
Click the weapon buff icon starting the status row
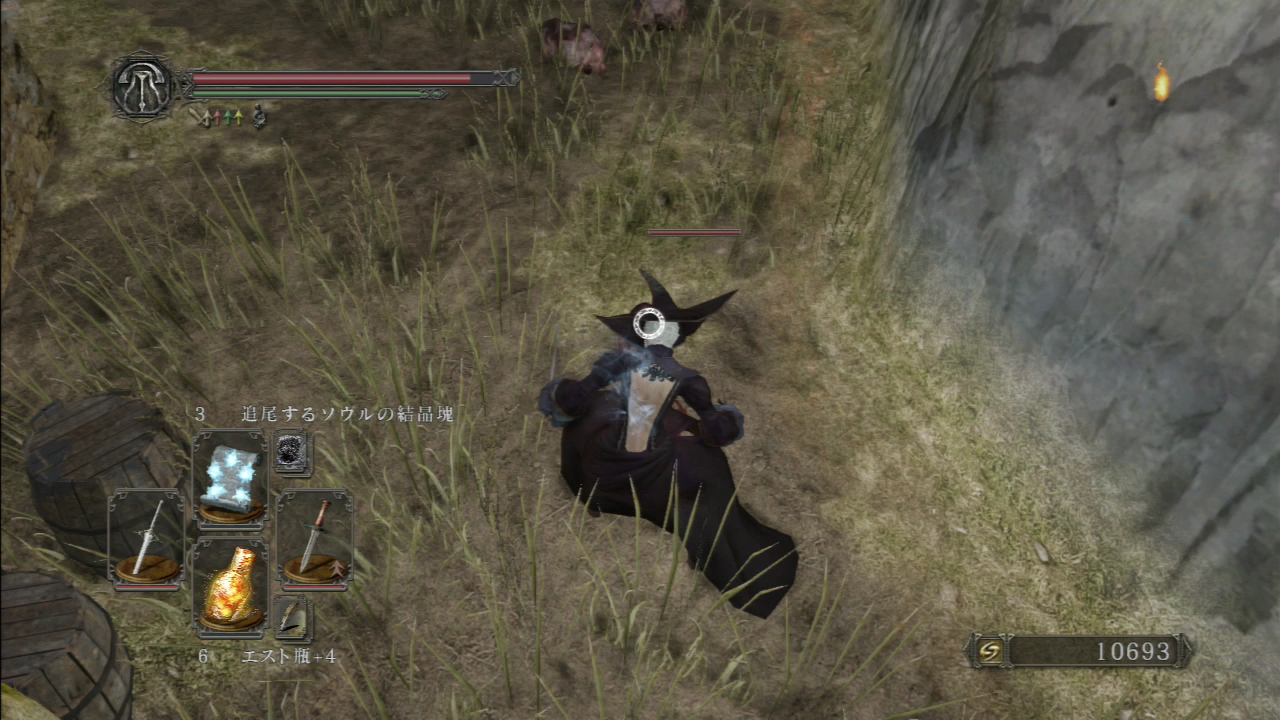pos(198,119)
